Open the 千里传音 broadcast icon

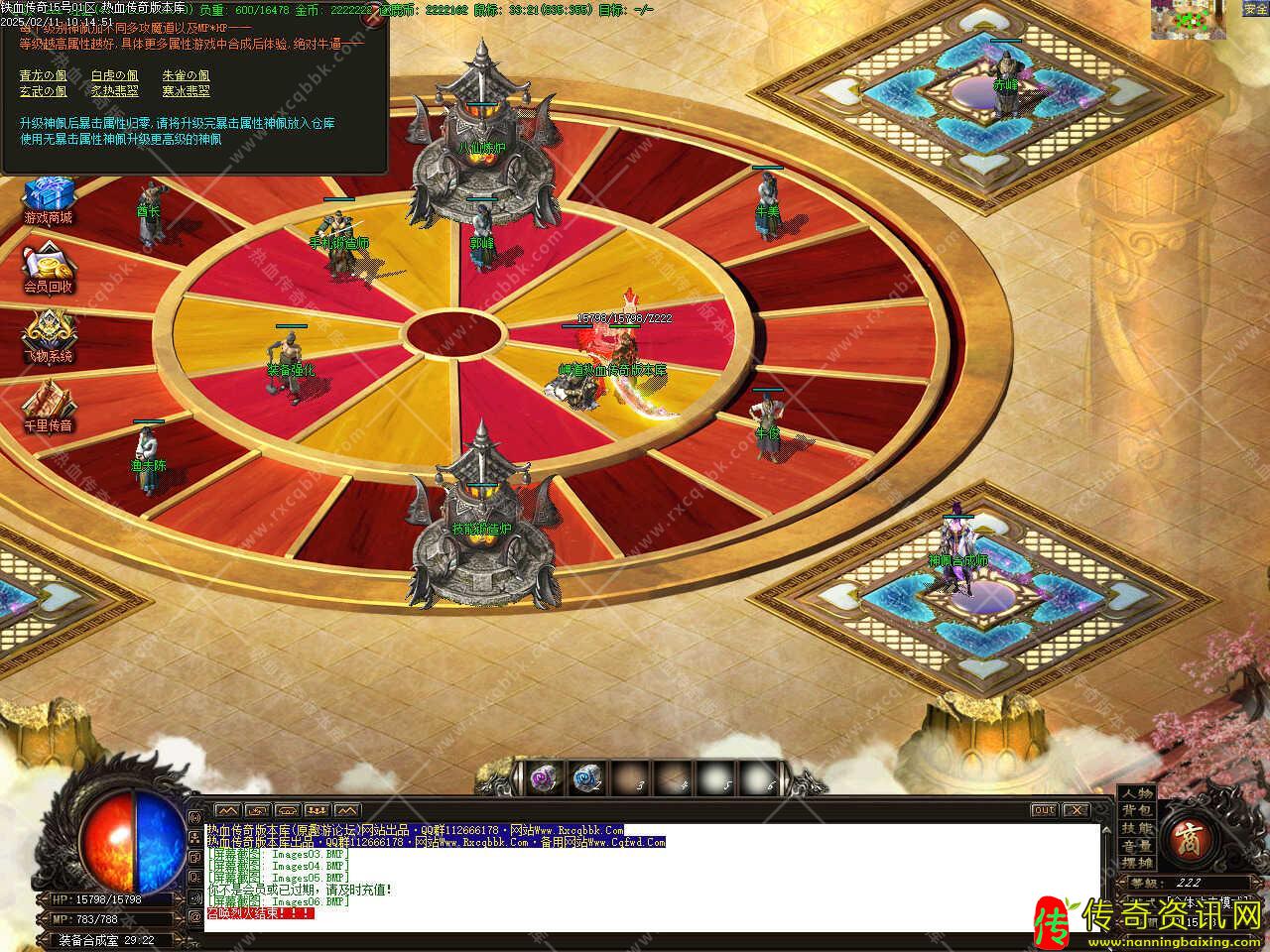tap(48, 408)
